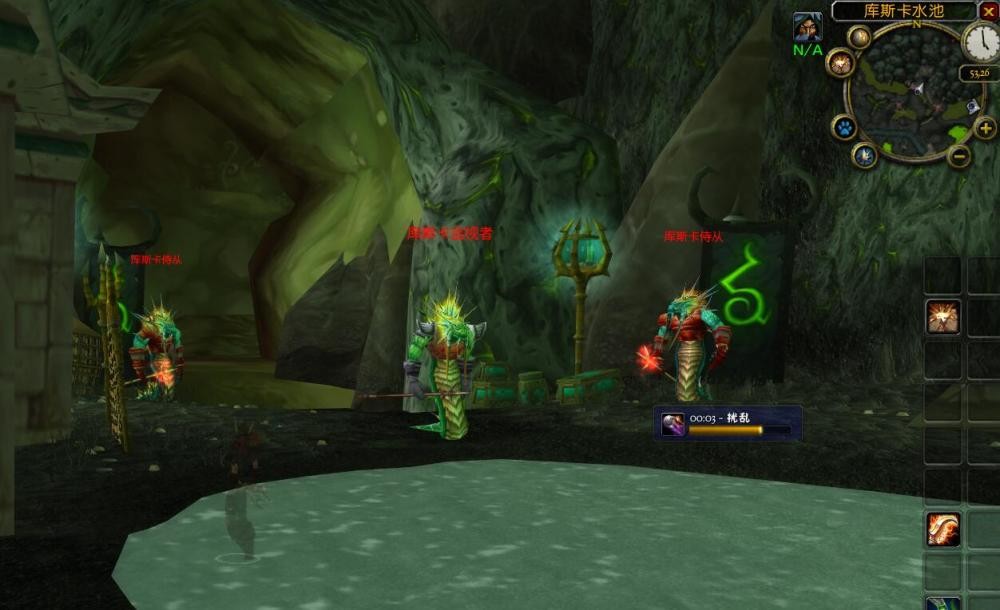Click the round globe button above minimap
The width and height of the screenshot is (1000, 610).
tap(860, 37)
